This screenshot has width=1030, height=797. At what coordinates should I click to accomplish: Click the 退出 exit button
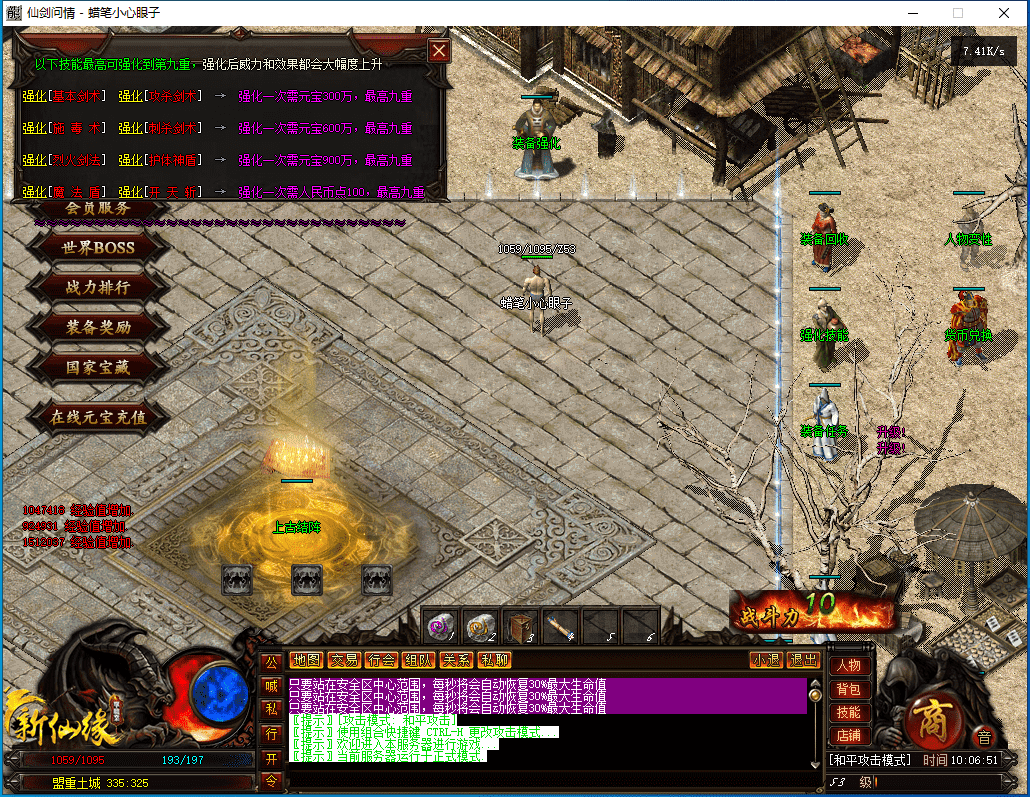point(803,660)
